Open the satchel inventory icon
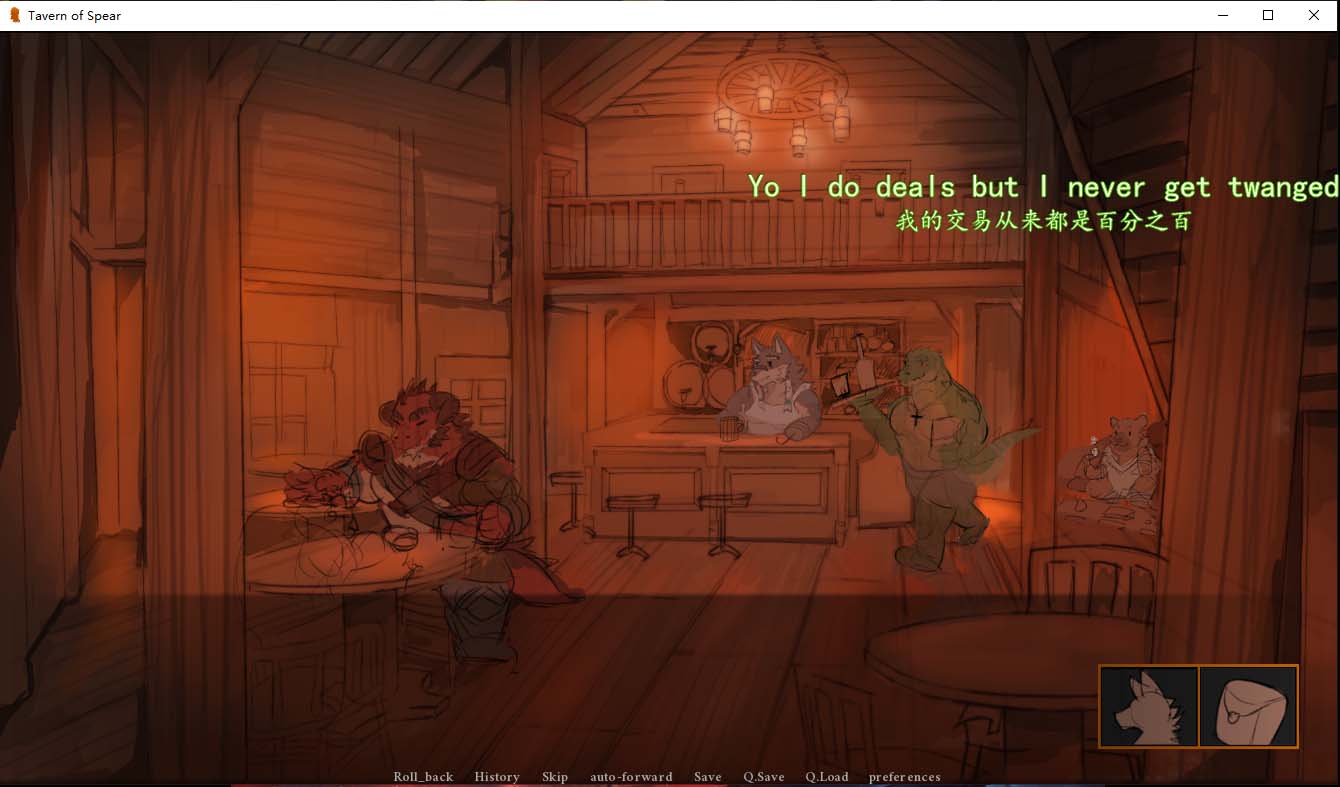The width and height of the screenshot is (1340, 787). tap(1247, 706)
